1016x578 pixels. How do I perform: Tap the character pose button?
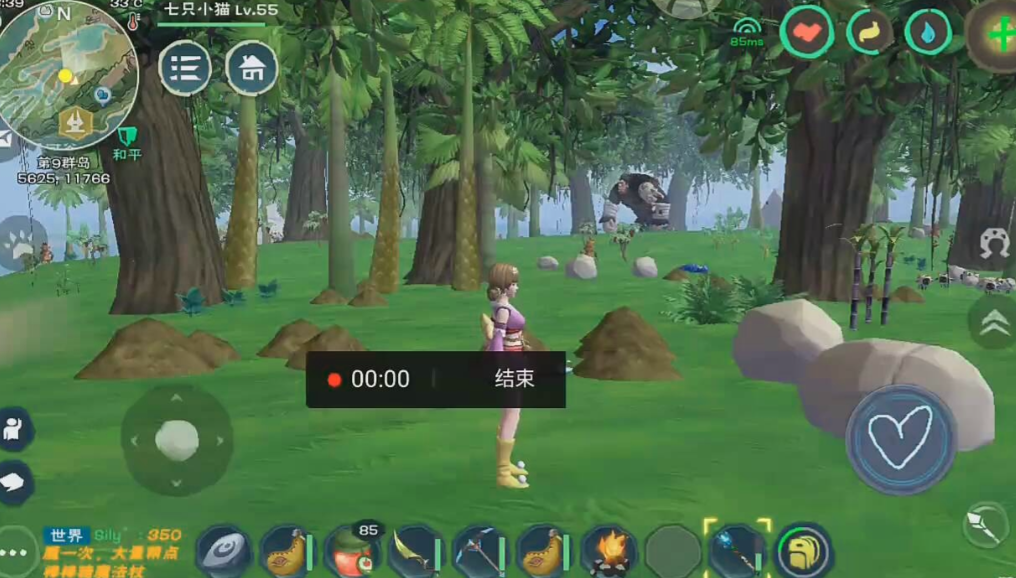[x=15, y=429]
